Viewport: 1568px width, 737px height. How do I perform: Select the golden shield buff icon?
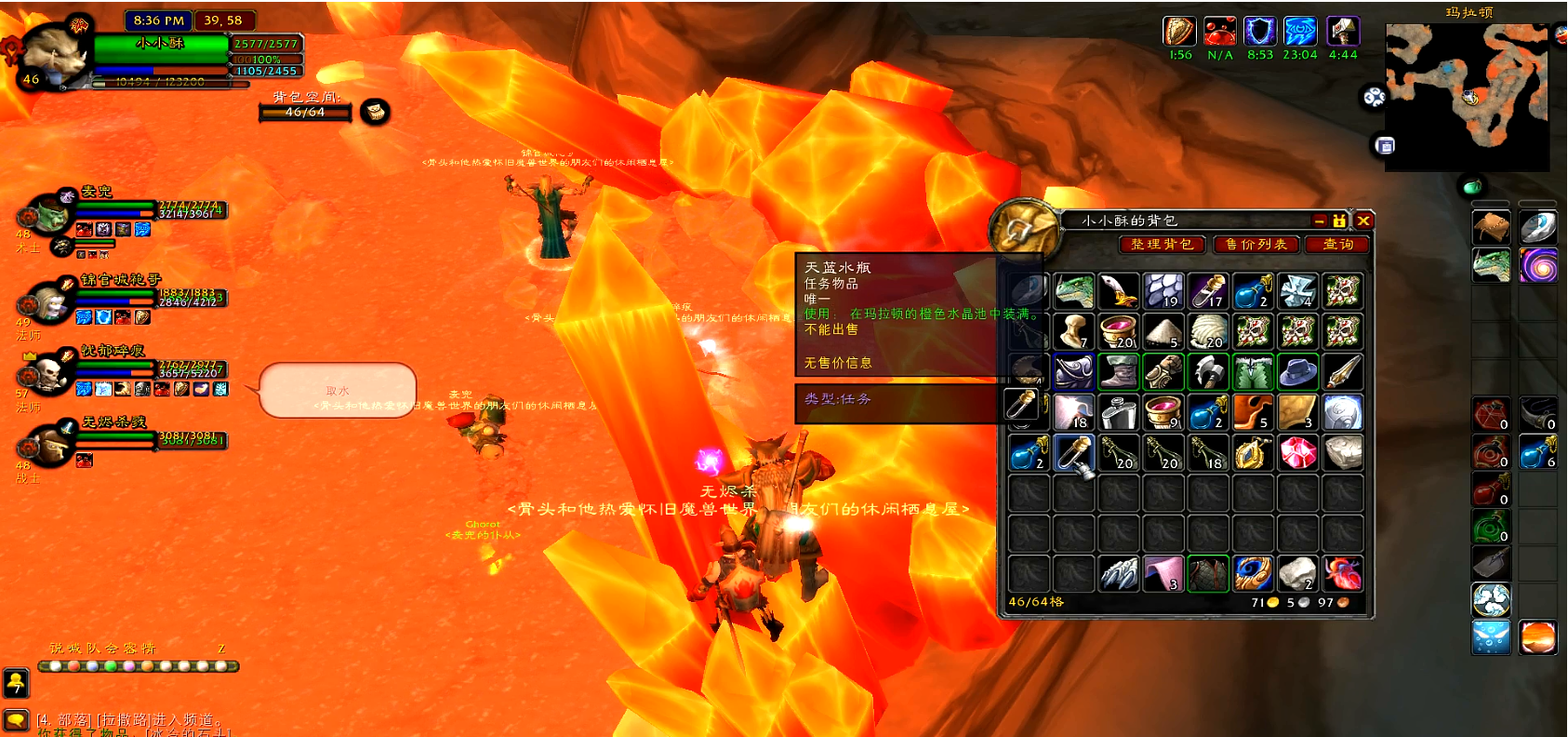(1179, 32)
